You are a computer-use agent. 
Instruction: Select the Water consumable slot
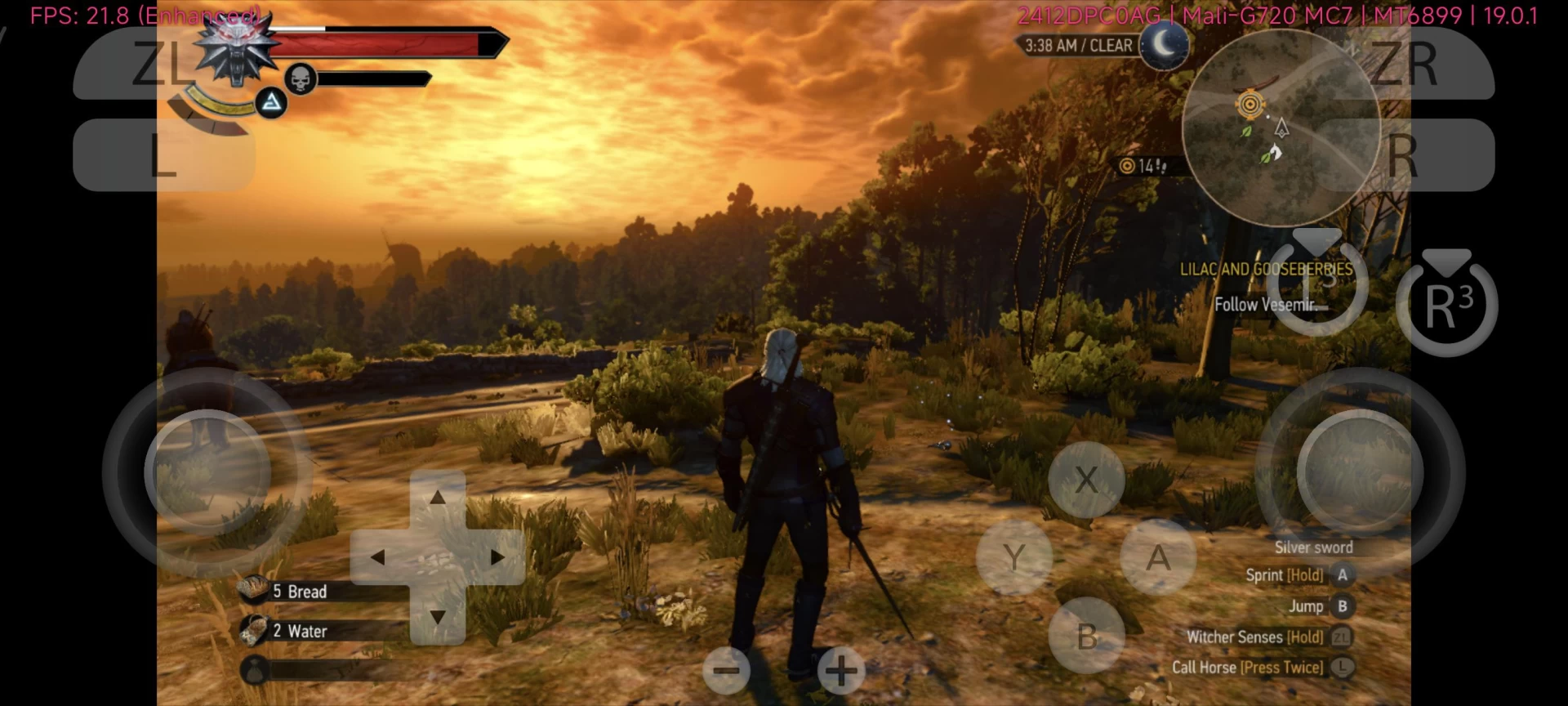pyautogui.click(x=298, y=631)
